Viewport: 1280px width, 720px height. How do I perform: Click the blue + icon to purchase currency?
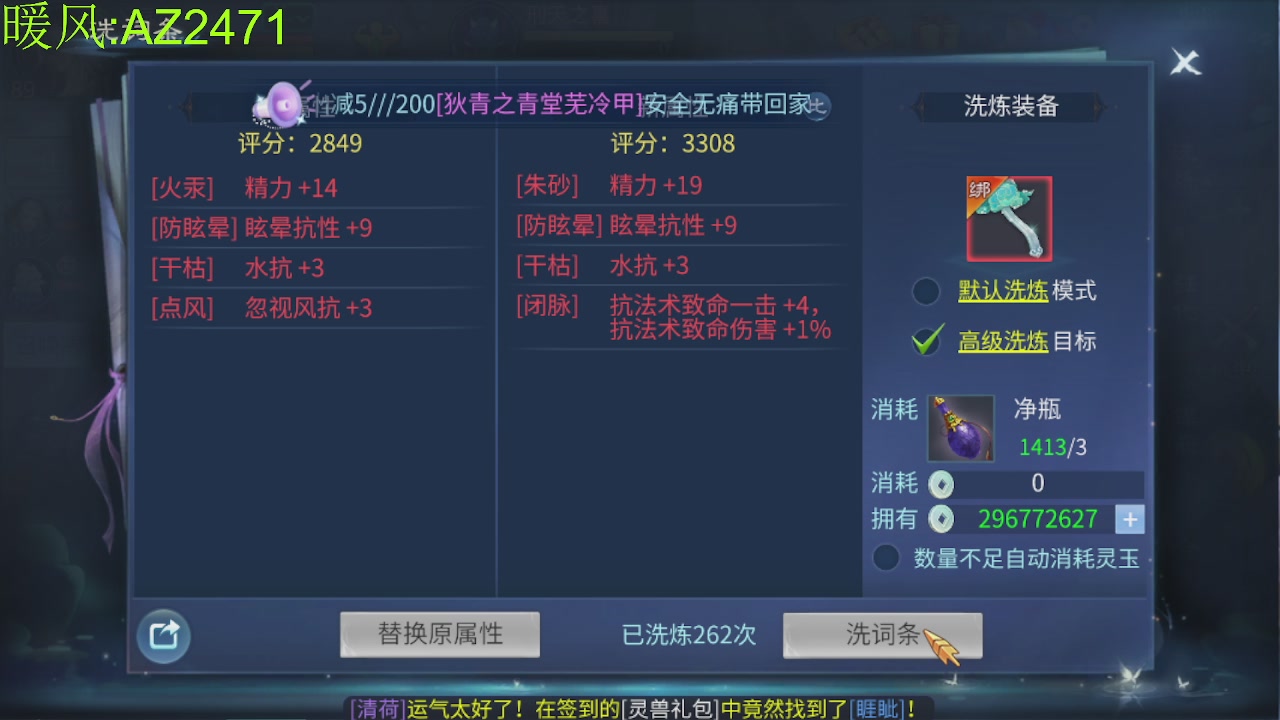click(x=1131, y=519)
